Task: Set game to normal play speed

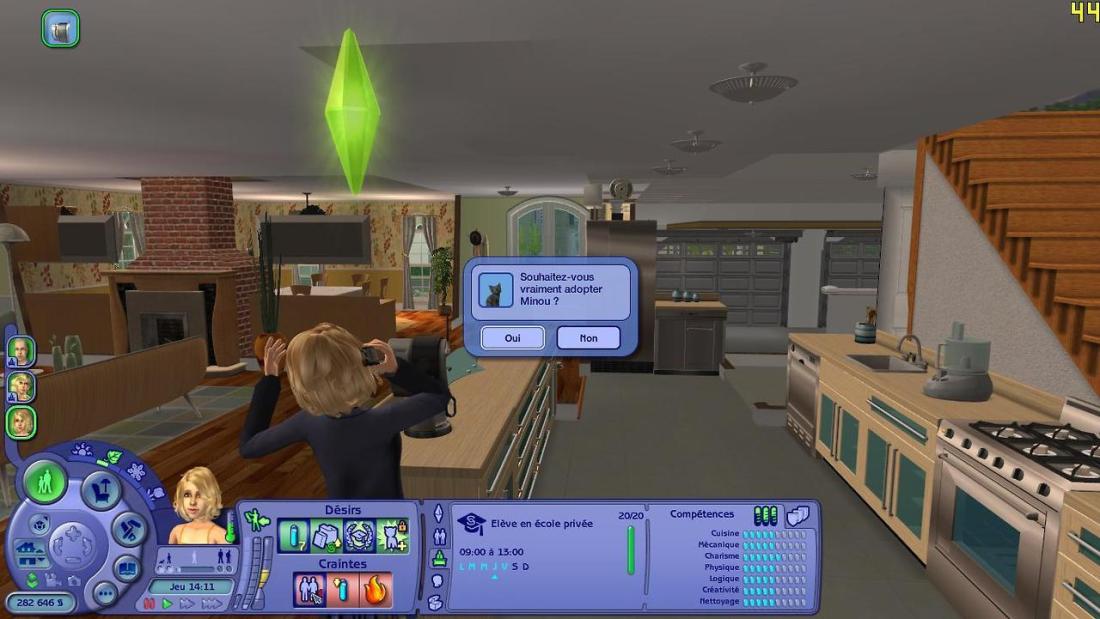Action: [x=167, y=604]
